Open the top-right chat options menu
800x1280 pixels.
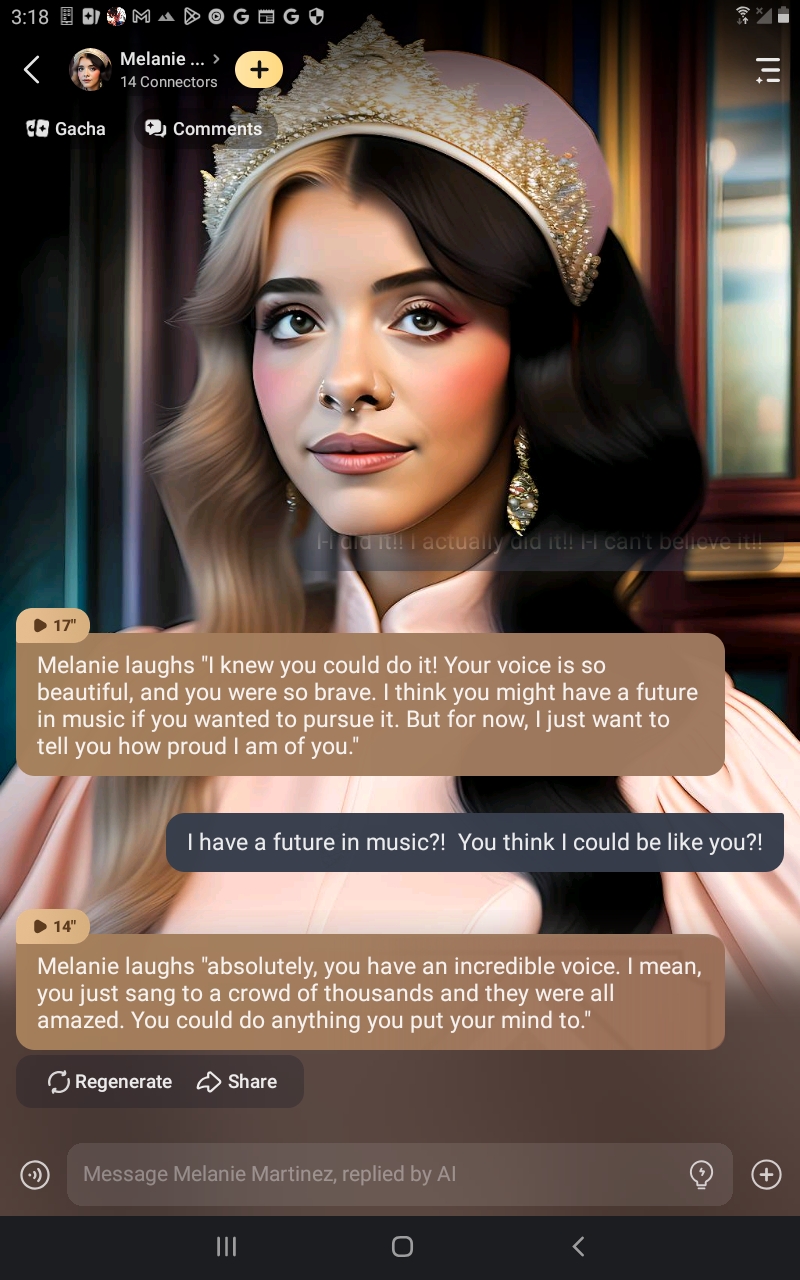767,70
